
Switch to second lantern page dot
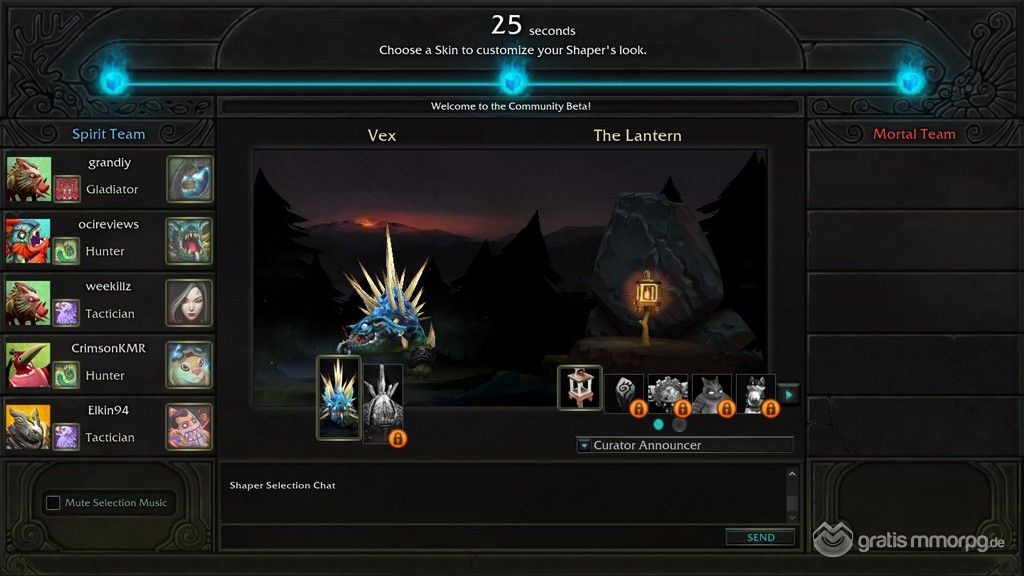pos(679,424)
